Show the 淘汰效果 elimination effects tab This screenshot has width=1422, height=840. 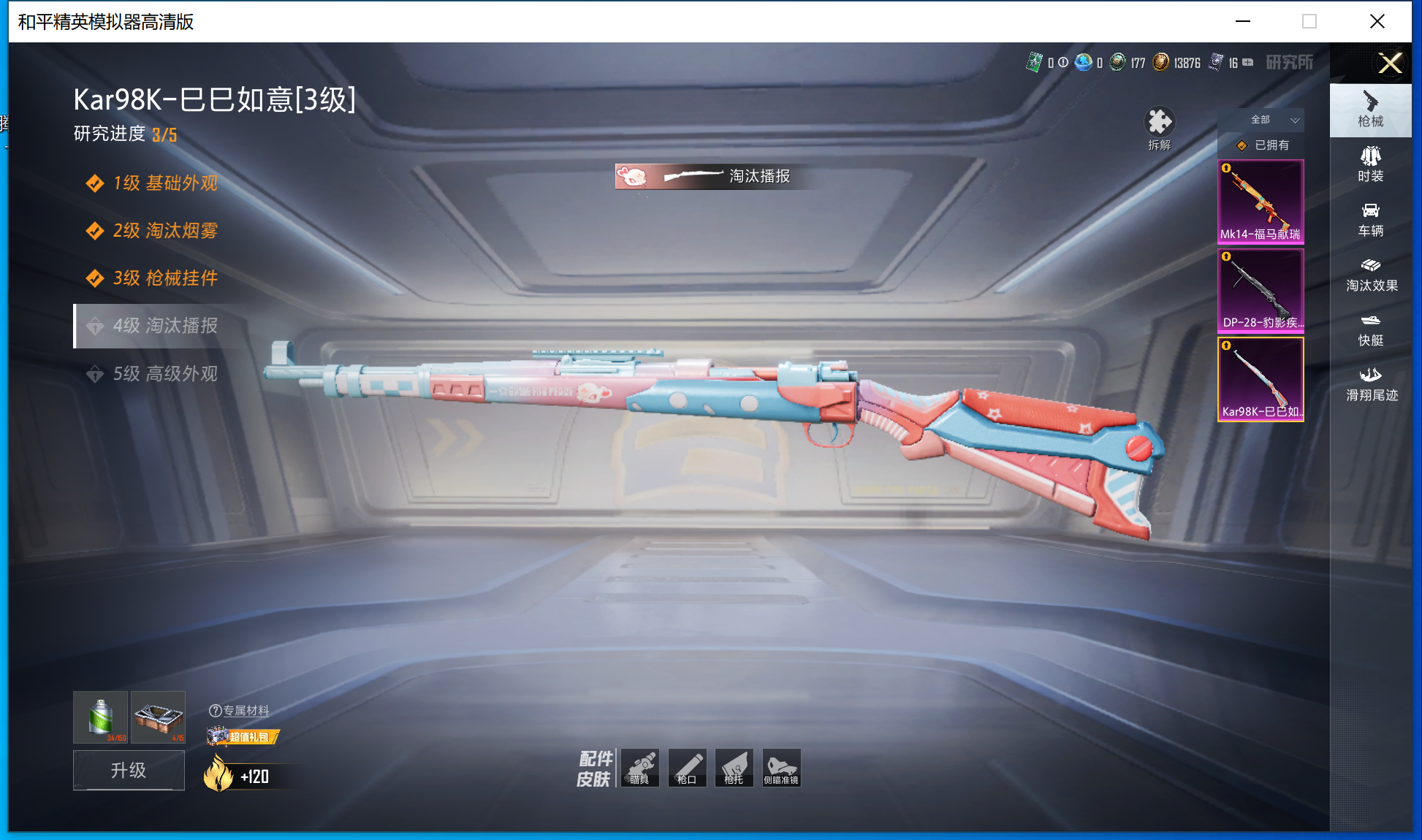(x=1371, y=275)
